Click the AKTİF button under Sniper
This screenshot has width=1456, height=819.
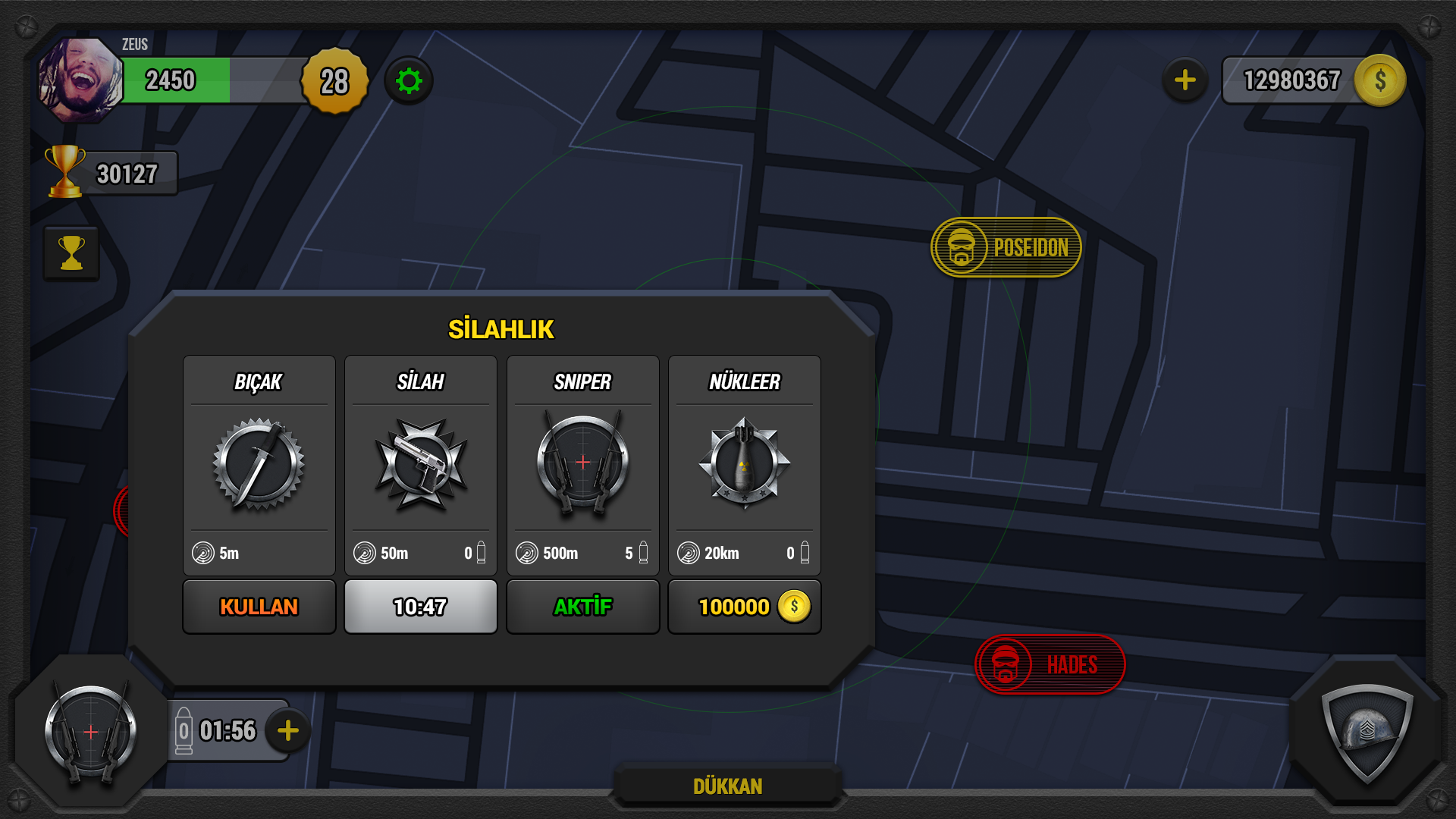click(582, 607)
